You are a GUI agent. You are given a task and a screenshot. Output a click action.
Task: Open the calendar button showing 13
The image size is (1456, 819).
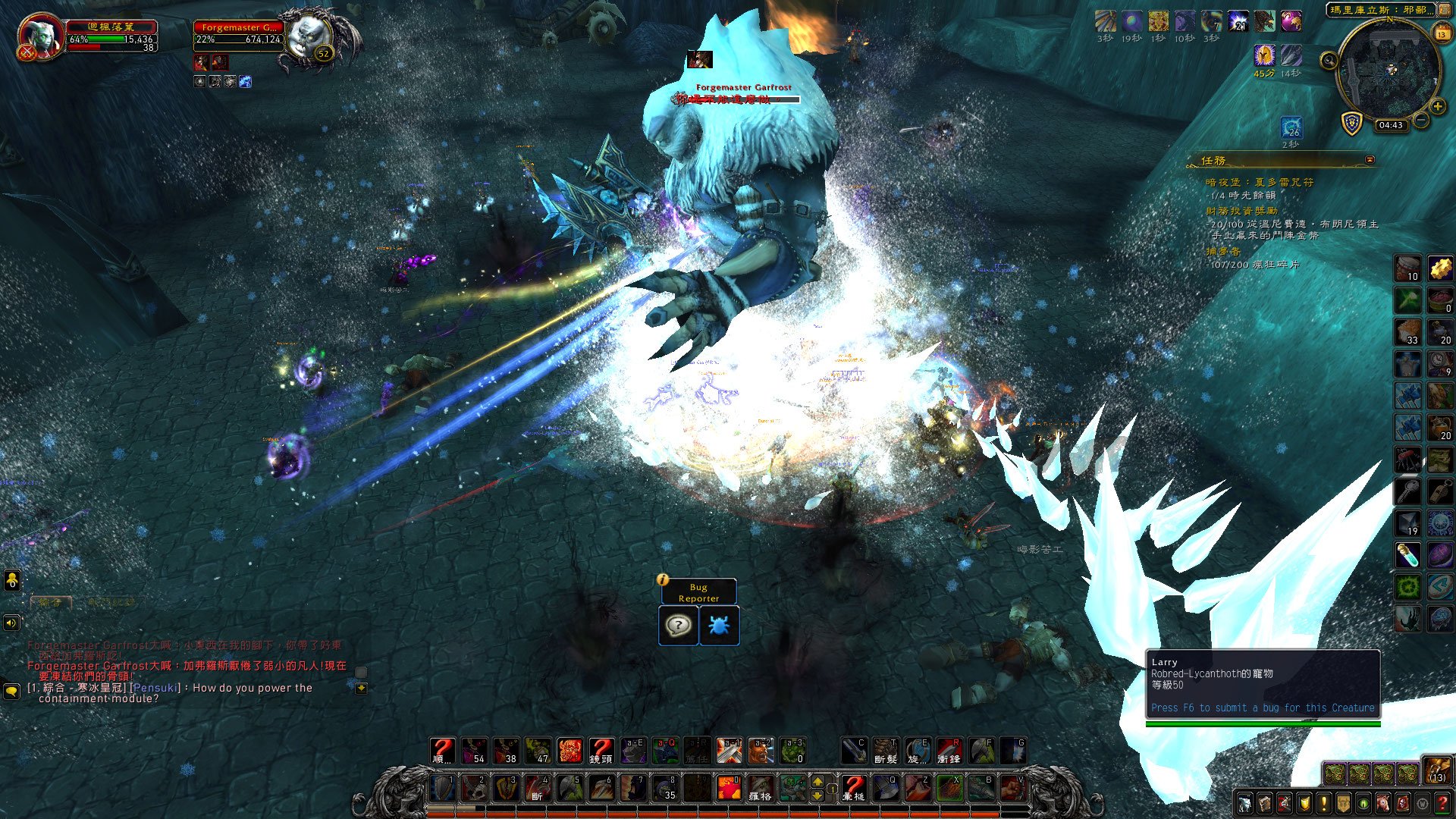(1442, 33)
